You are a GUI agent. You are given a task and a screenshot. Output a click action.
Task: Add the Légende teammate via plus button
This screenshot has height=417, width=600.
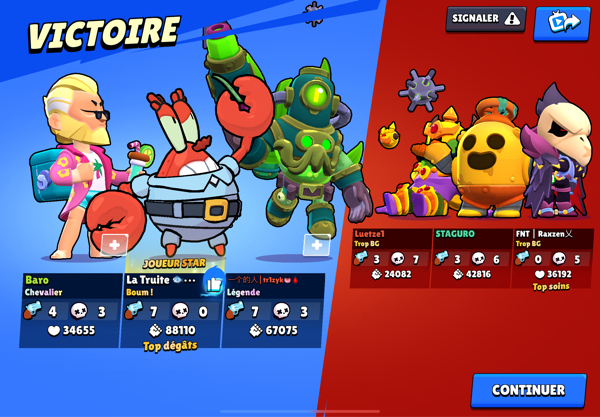coord(316,245)
